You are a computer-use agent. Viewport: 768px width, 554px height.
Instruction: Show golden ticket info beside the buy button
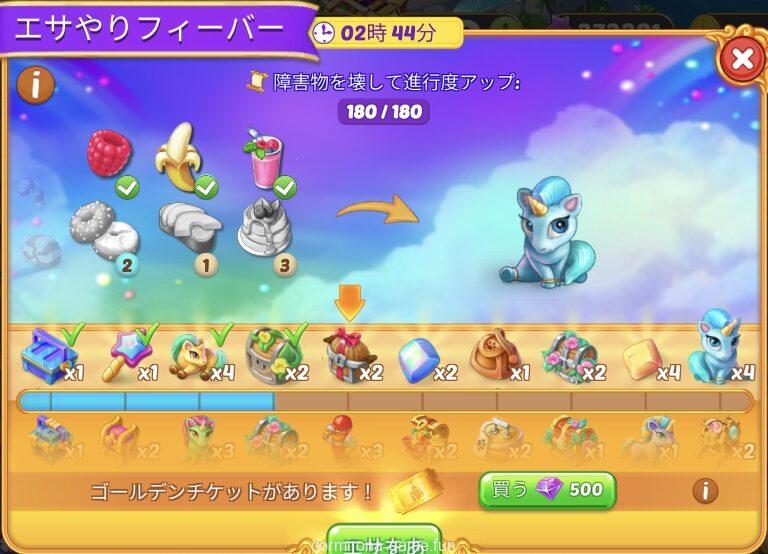(x=705, y=490)
